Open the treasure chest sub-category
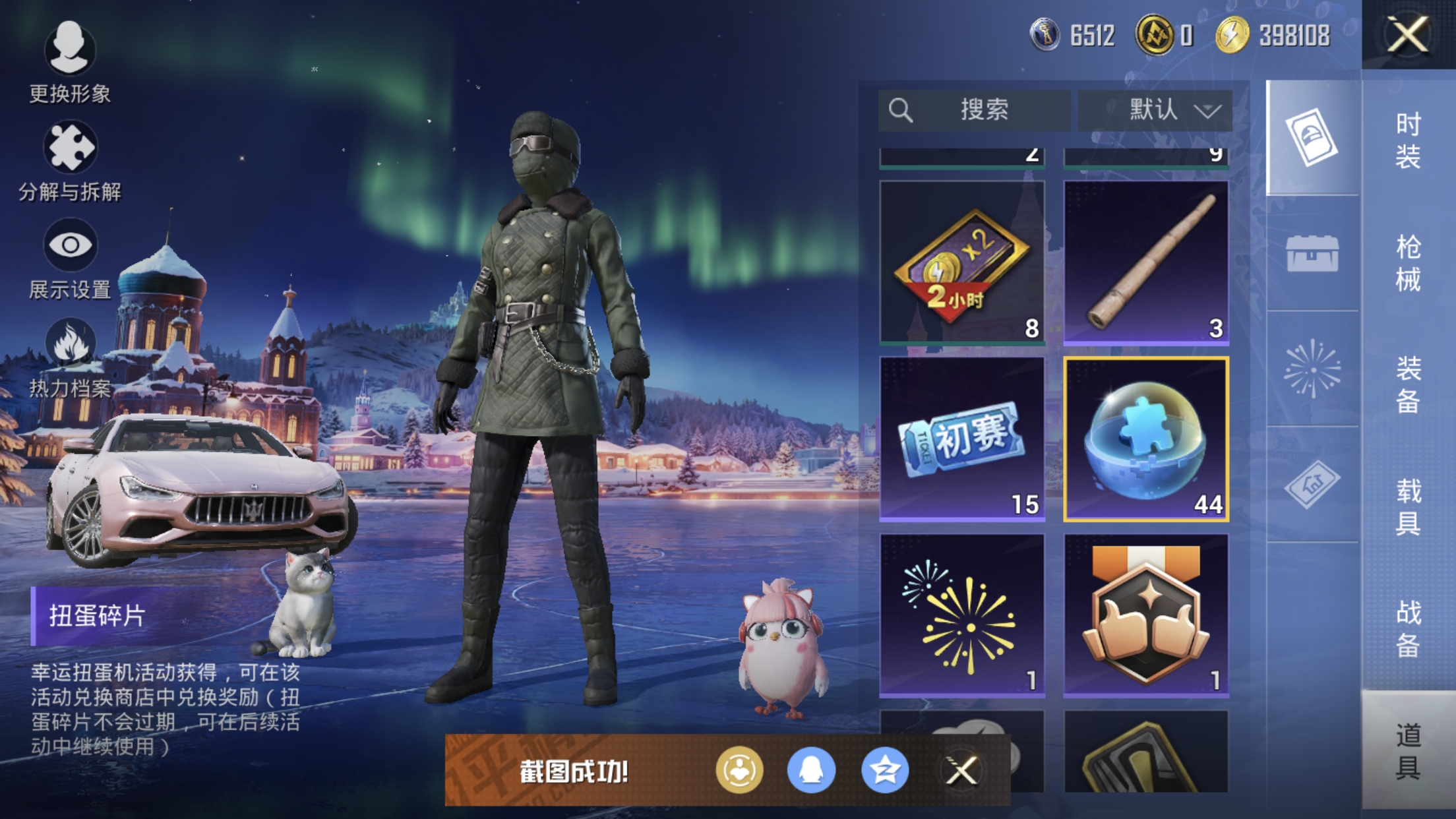1456x819 pixels. (1312, 253)
